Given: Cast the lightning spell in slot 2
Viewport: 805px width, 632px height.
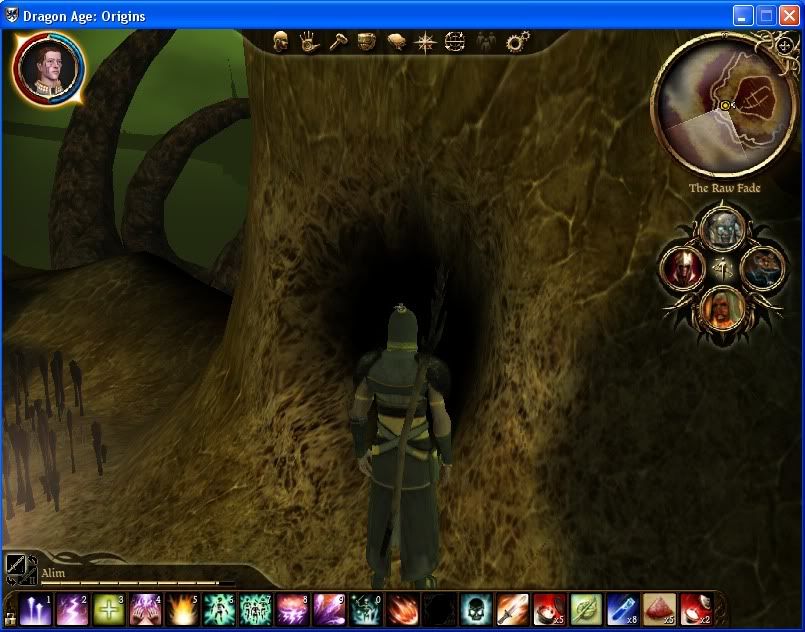Looking at the screenshot, I should [72, 609].
